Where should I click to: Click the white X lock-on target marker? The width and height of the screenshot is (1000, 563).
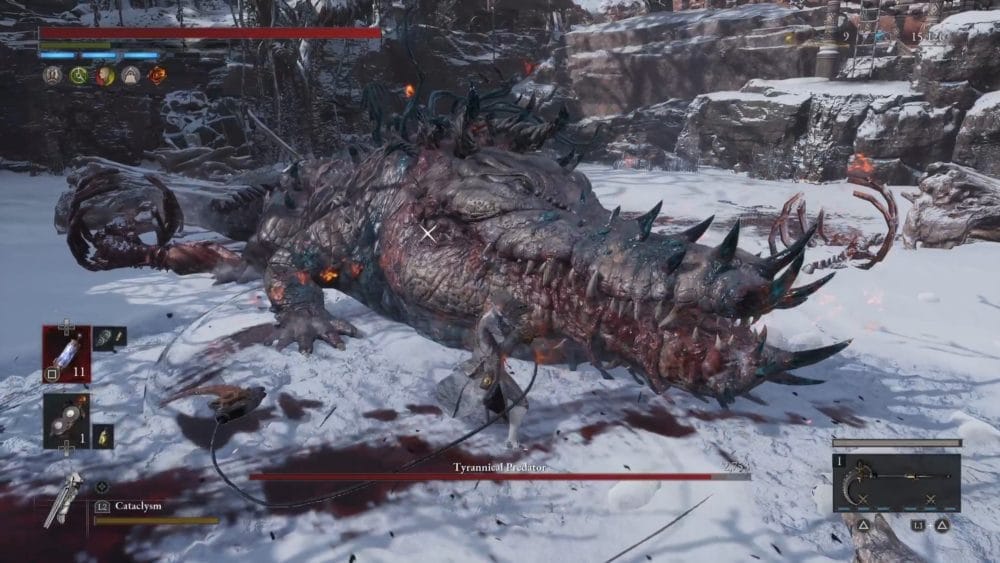pos(428,233)
